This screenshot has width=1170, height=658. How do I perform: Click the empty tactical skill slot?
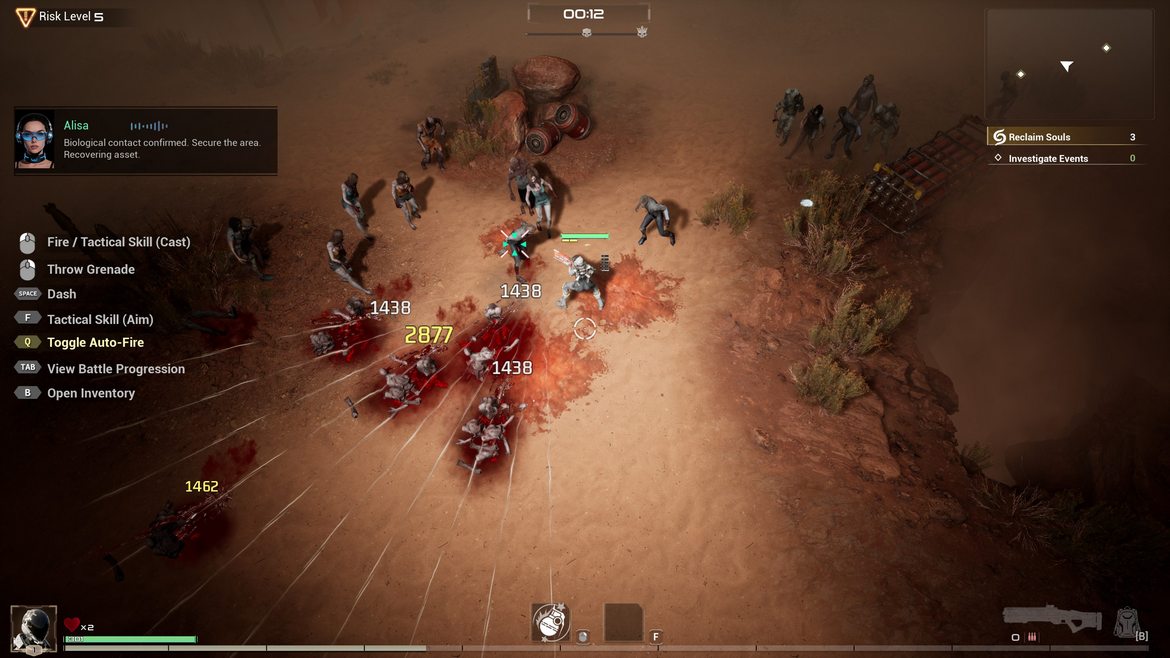pos(622,622)
